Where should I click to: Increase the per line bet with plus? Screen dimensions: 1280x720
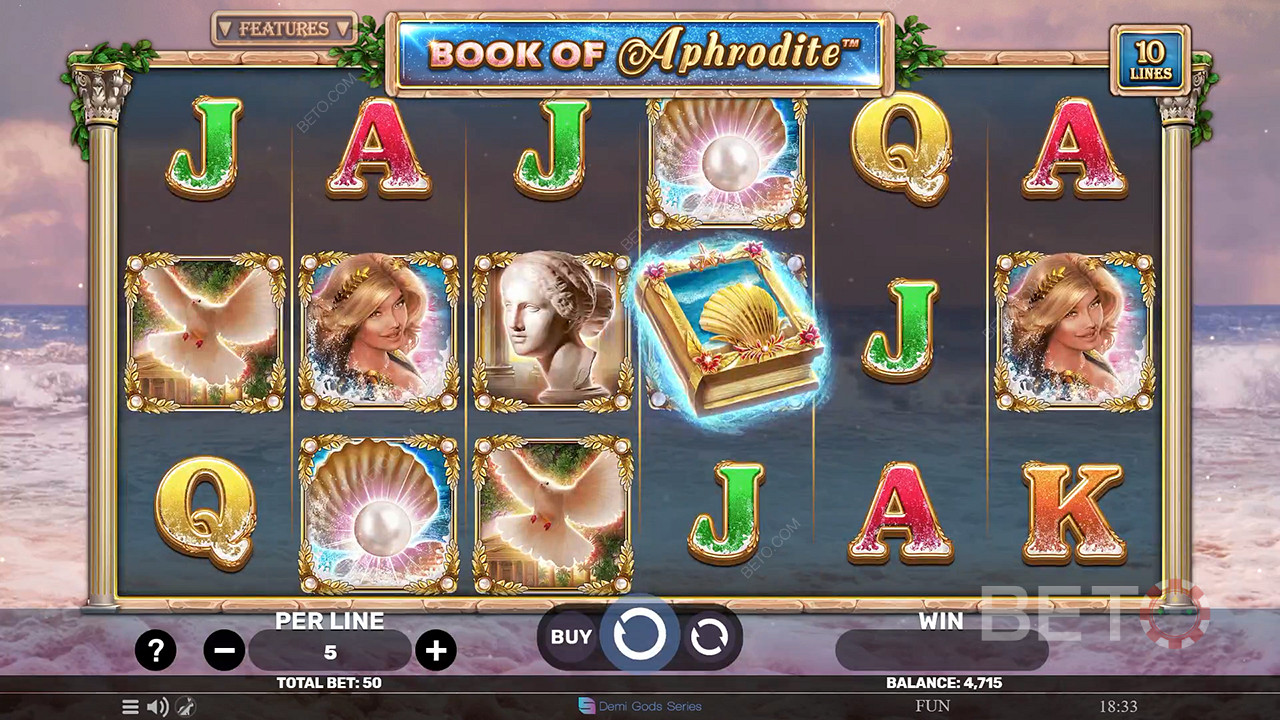[x=435, y=652]
